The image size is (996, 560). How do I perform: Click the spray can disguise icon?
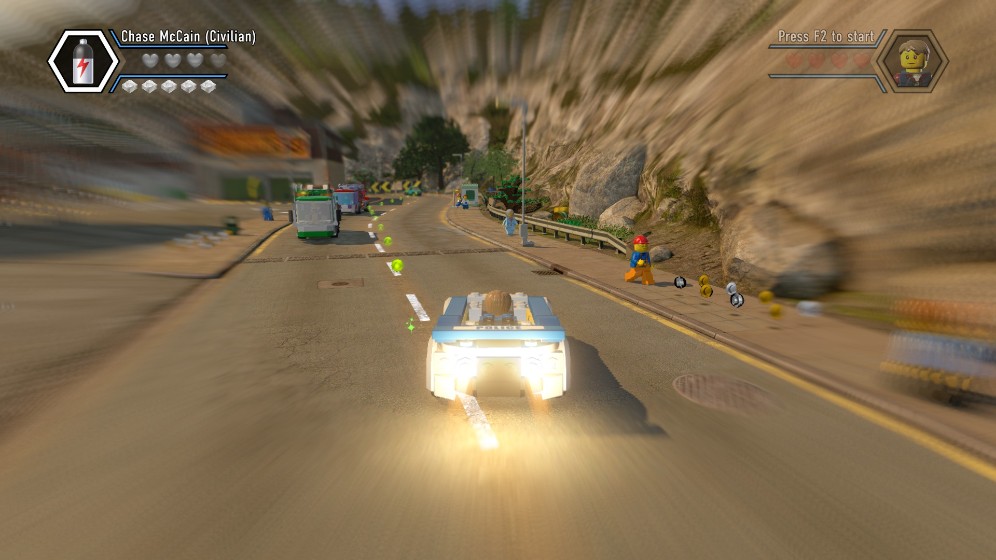83,62
